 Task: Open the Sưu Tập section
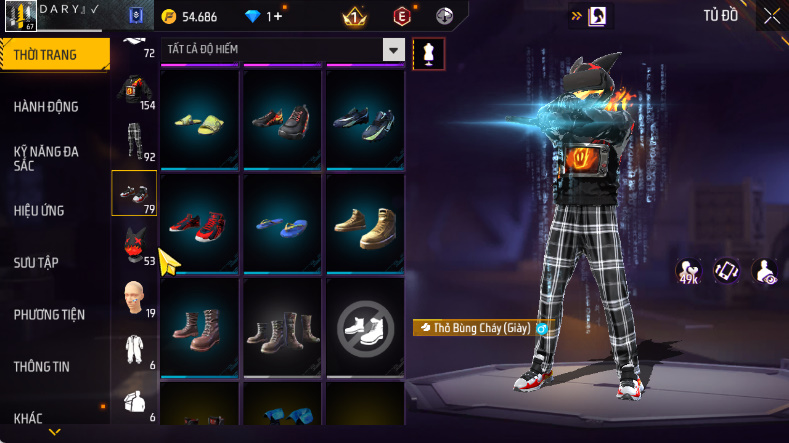point(36,262)
